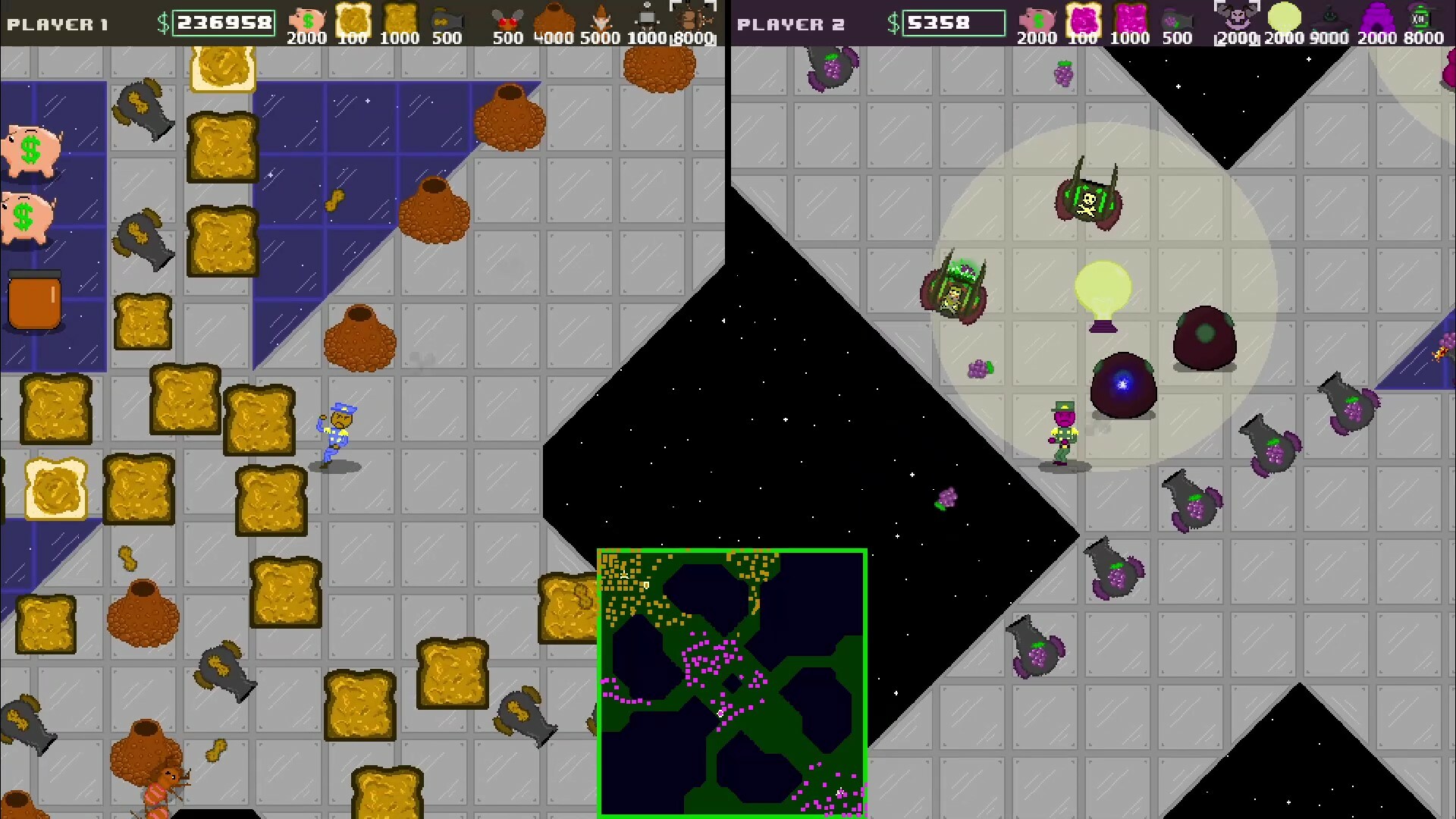Choose the glowing orb costing 2000
Image resolution: width=1456 pixels, height=819 pixels.
coord(1285,17)
